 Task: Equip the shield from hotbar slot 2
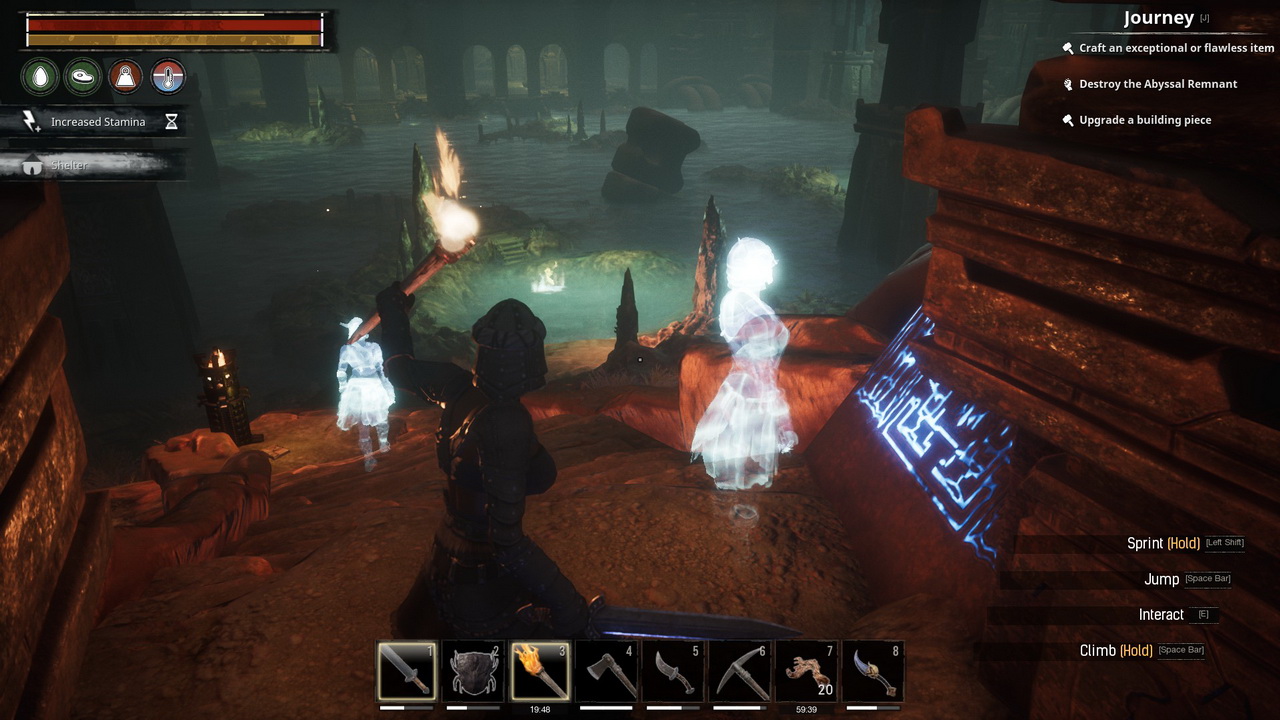pos(474,671)
